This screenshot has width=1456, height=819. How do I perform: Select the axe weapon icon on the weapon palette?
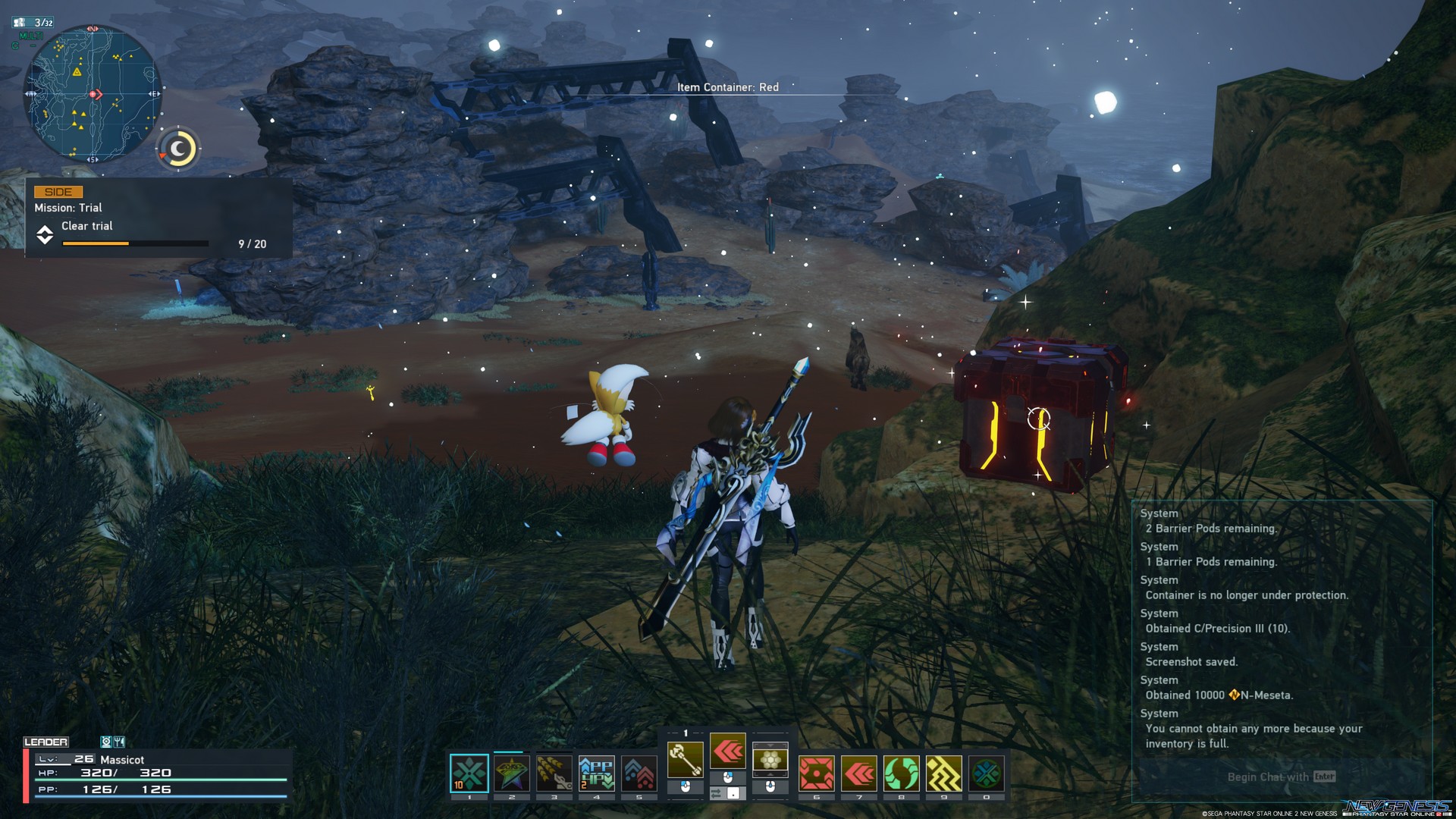coord(686,760)
